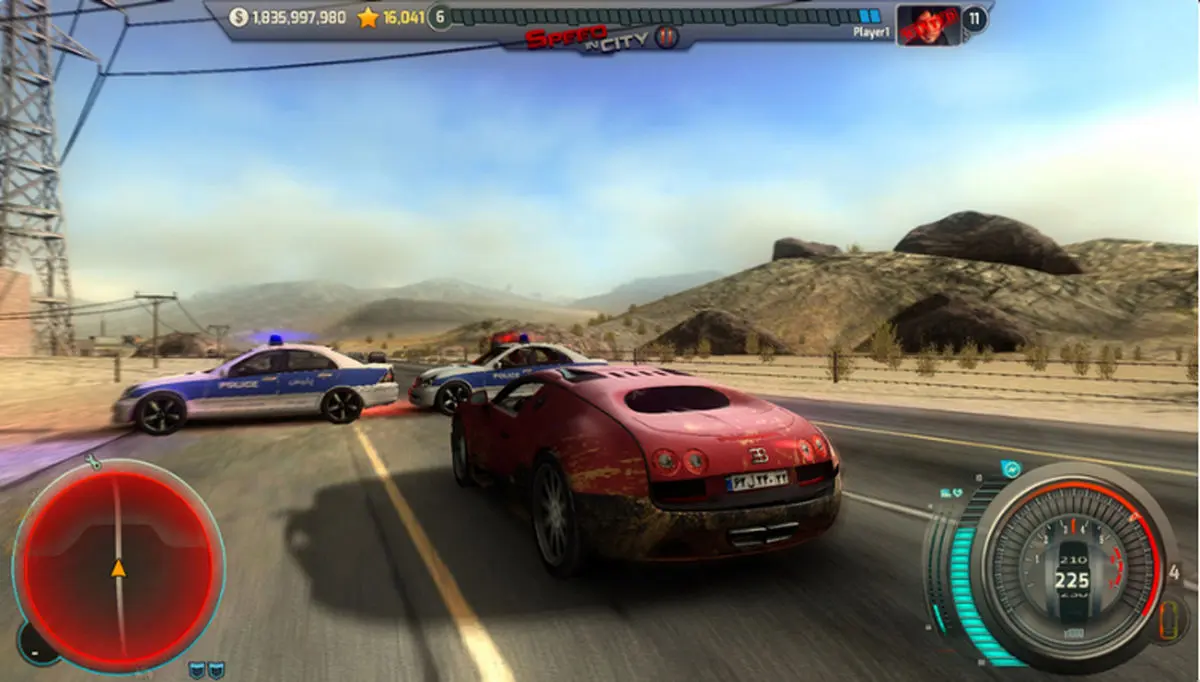Pause the game with the round pause button

tap(668, 38)
